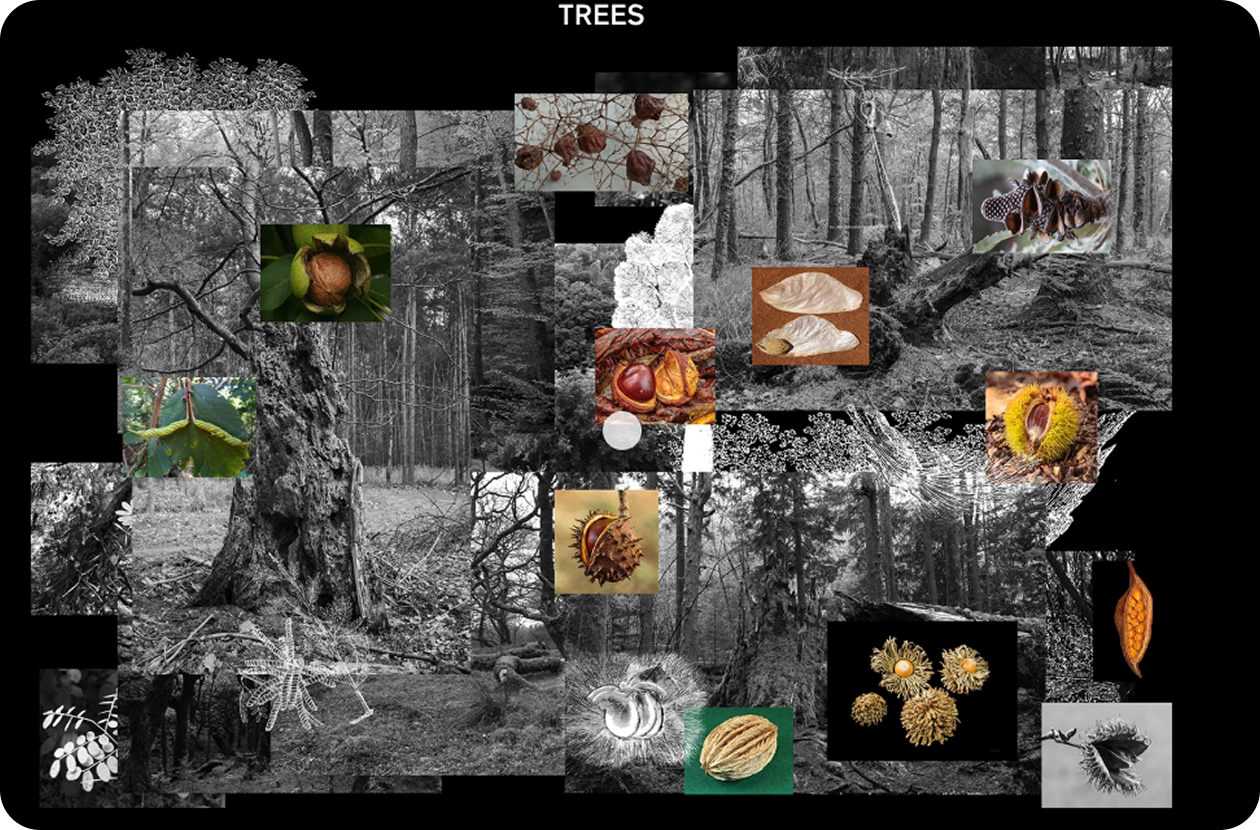The width and height of the screenshot is (1260, 830).
Task: Pick the white winged seeds on brown background
Action: pyautogui.click(x=810, y=315)
